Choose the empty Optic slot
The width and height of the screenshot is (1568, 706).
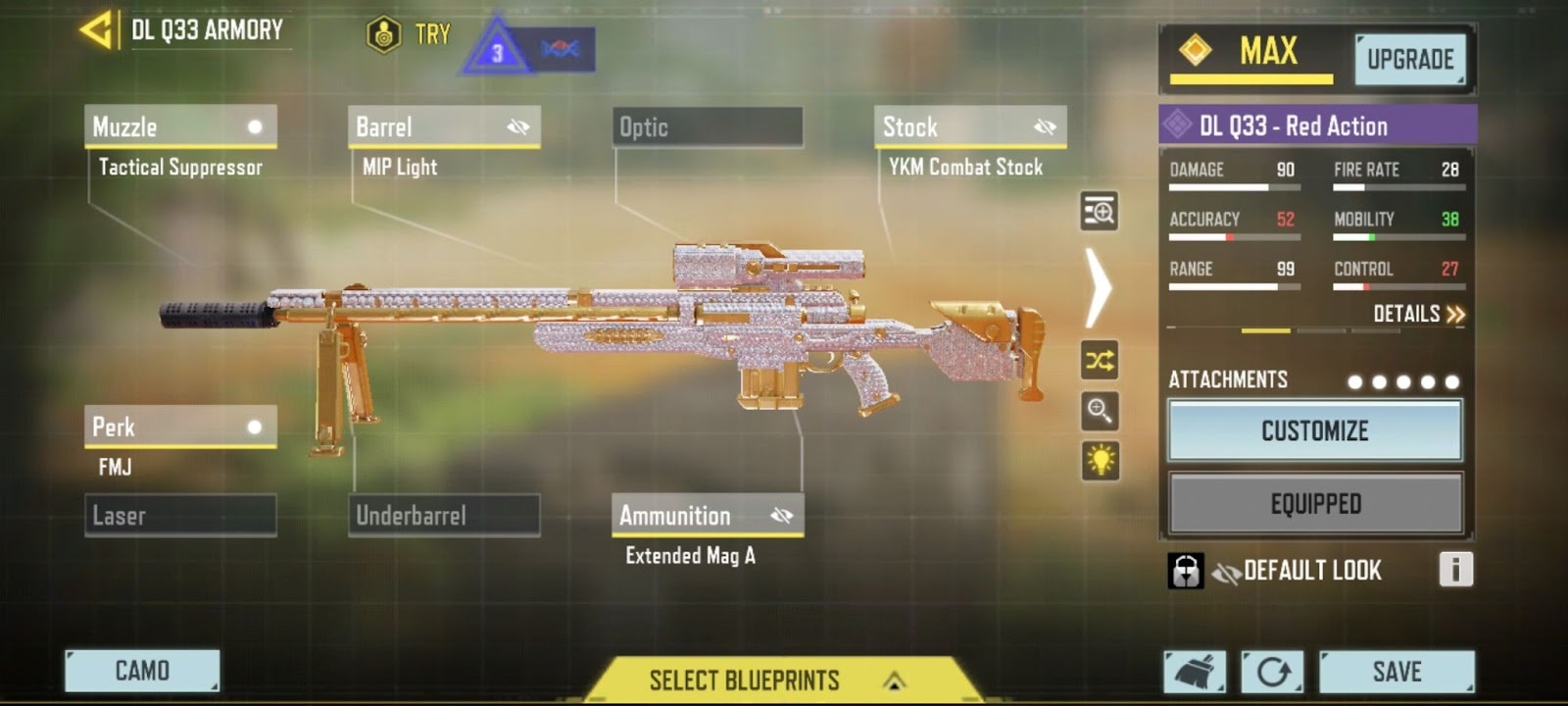tap(707, 127)
